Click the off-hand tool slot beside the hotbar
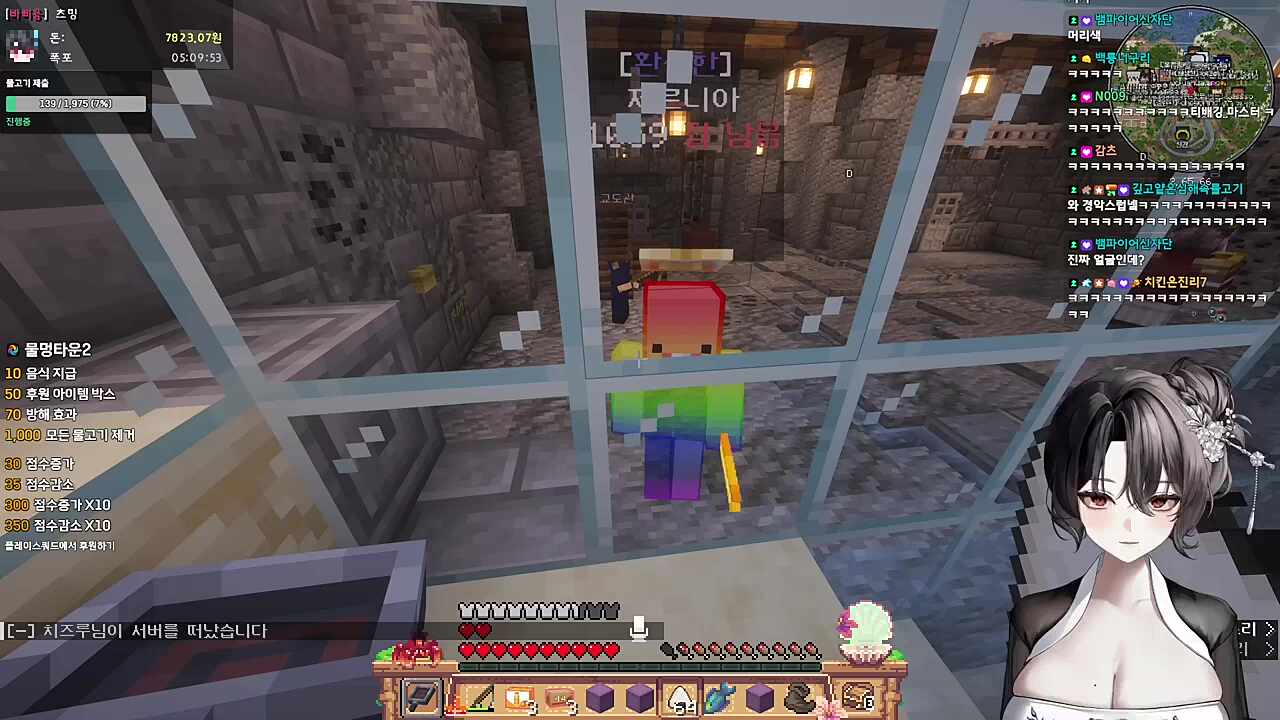 420,697
